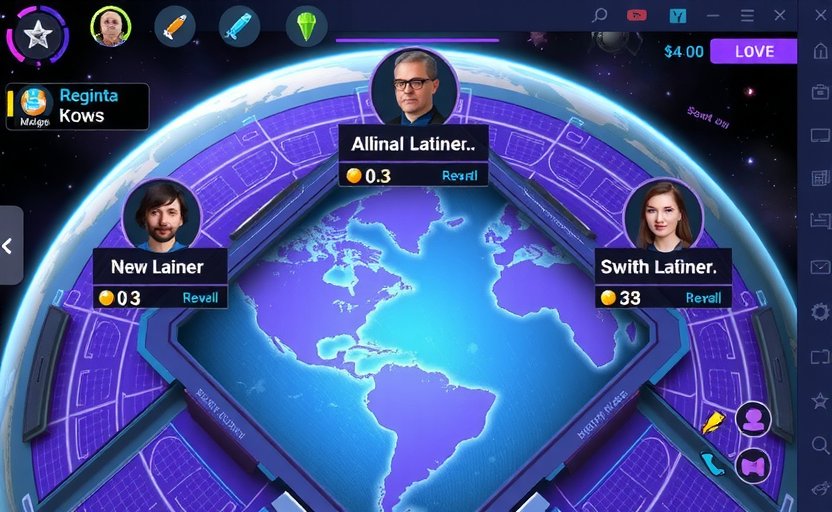Screen dimensions: 832x512
Task: Close the window with the X button
Action: tap(780, 15)
